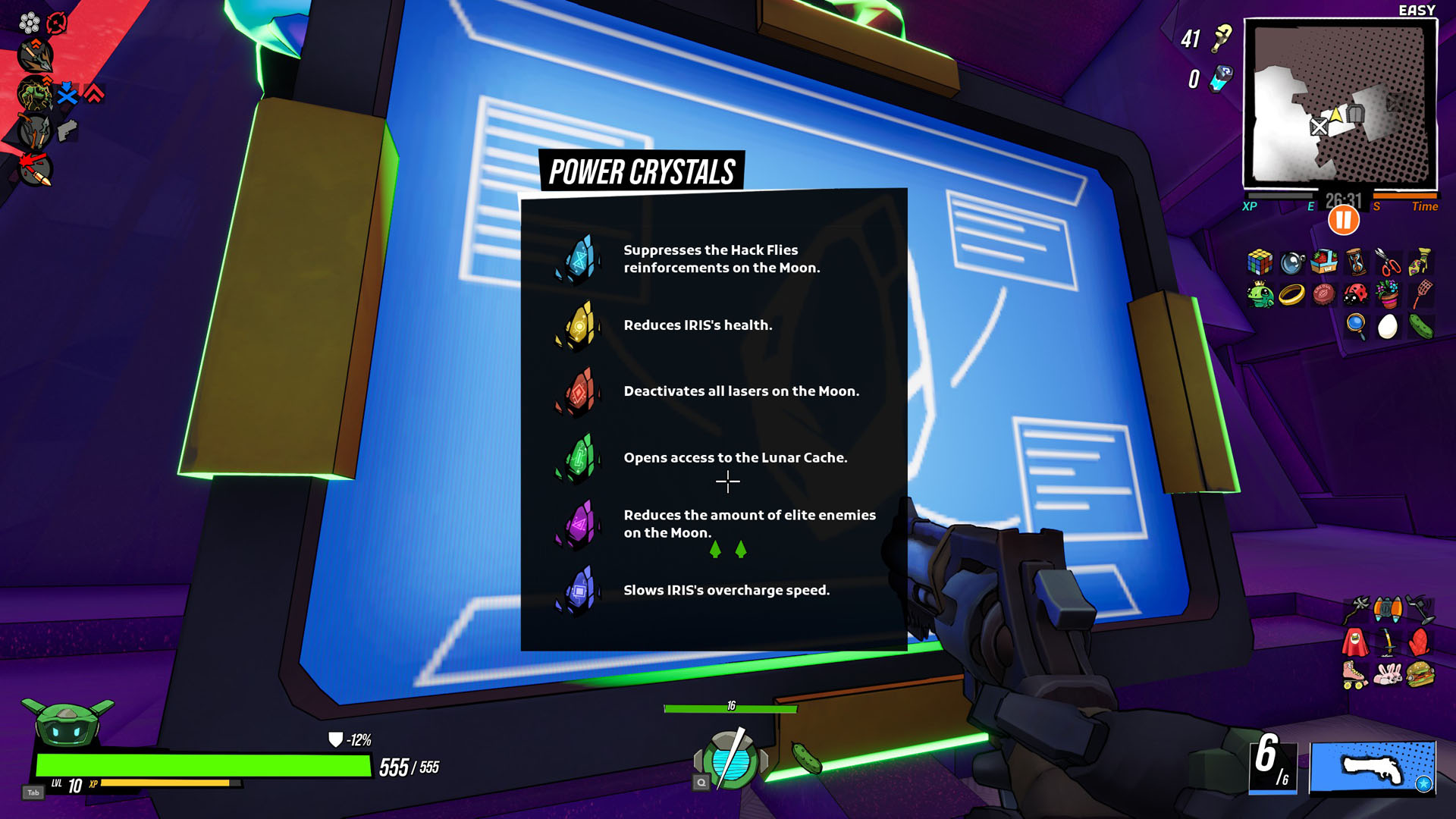This screenshot has width=1456, height=819.
Task: Click the hourglass item in the inventory
Action: coord(1357,262)
